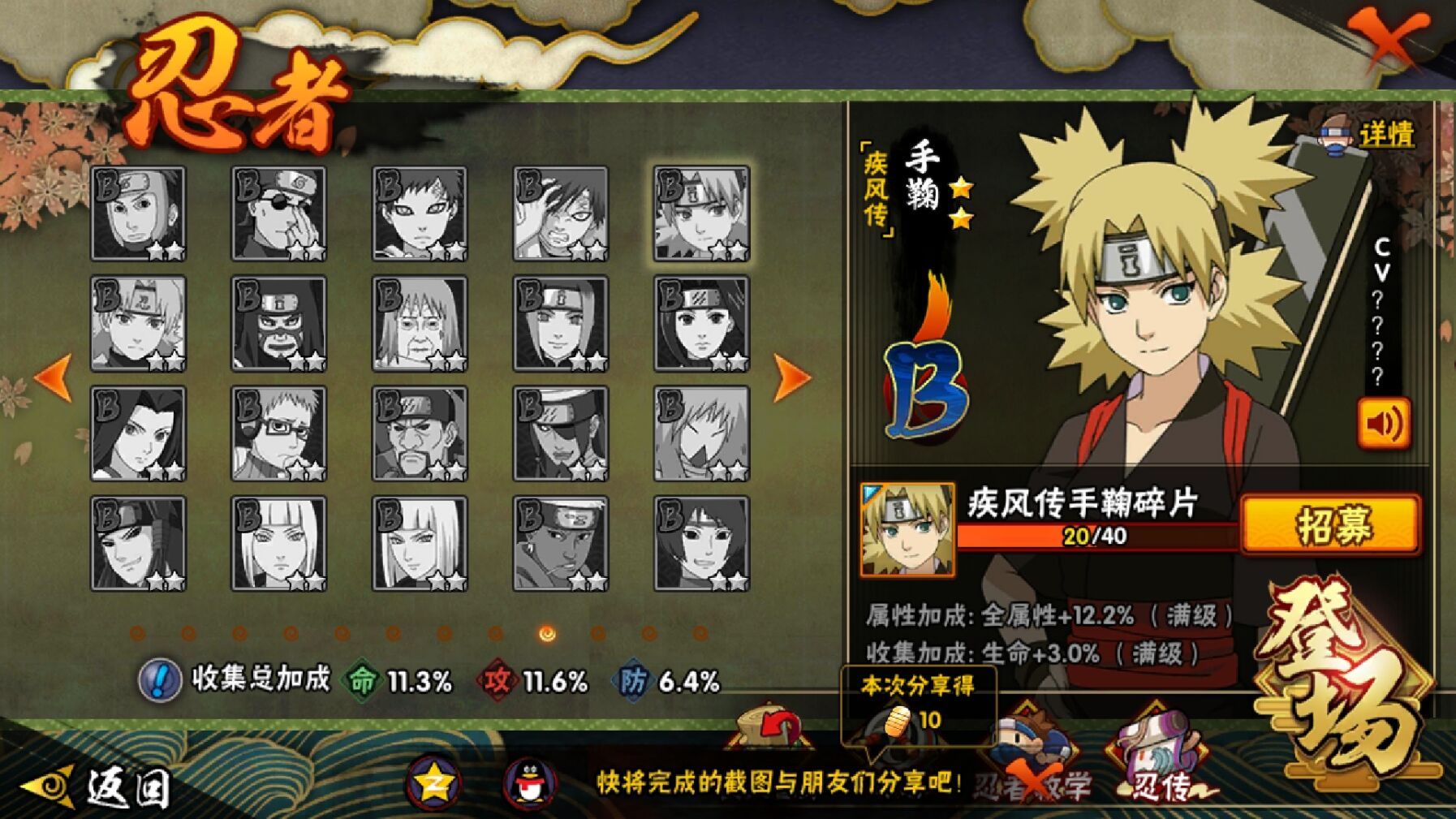Play the character voice speaker icon

click(x=1384, y=423)
